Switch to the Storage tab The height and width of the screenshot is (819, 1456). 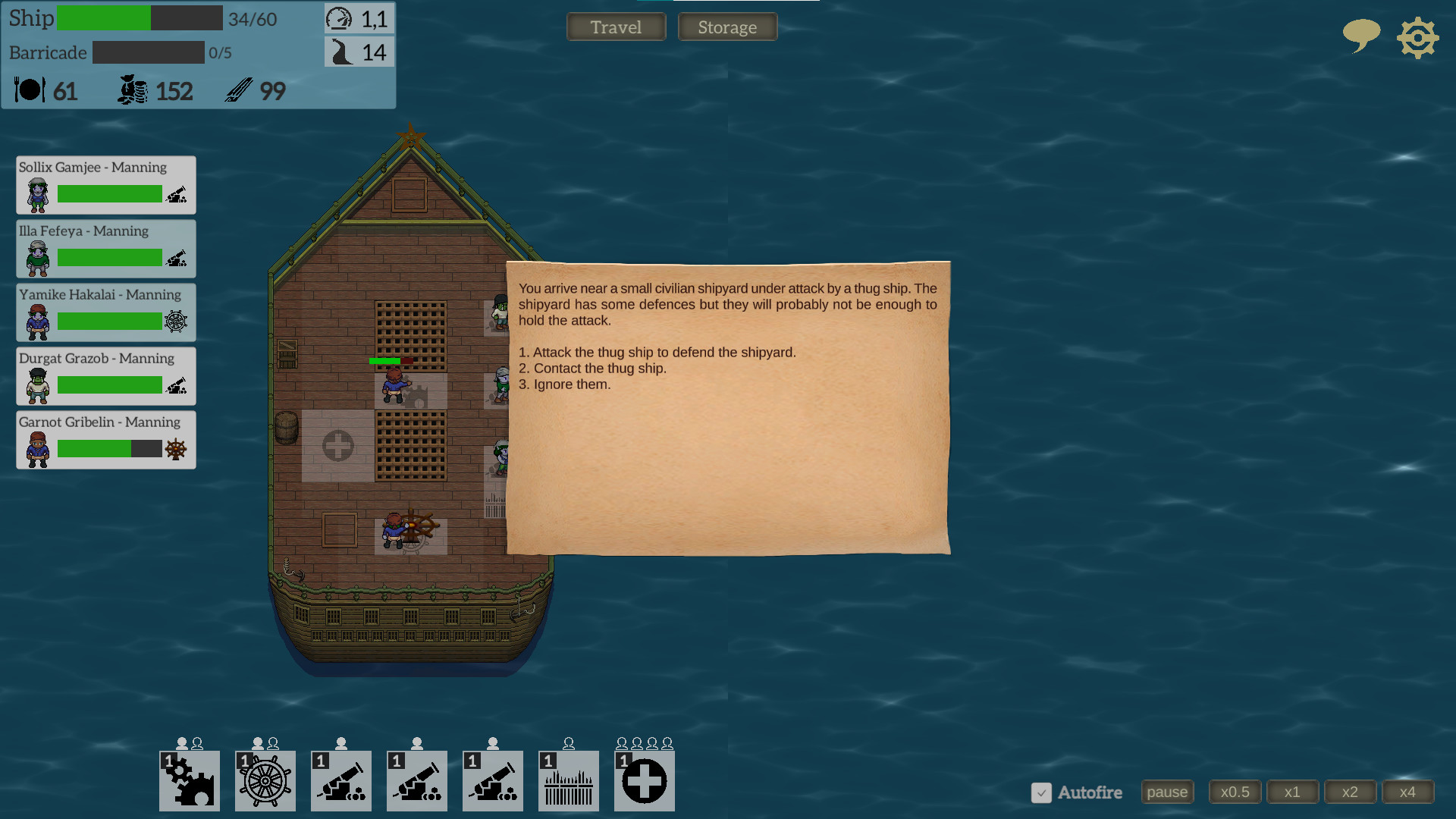coord(726,27)
